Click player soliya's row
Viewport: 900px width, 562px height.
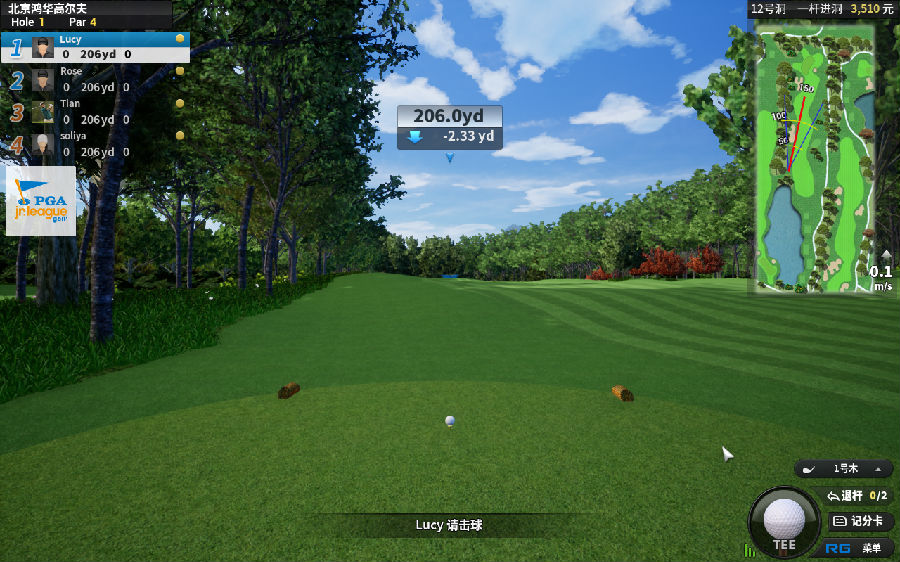coord(95,143)
